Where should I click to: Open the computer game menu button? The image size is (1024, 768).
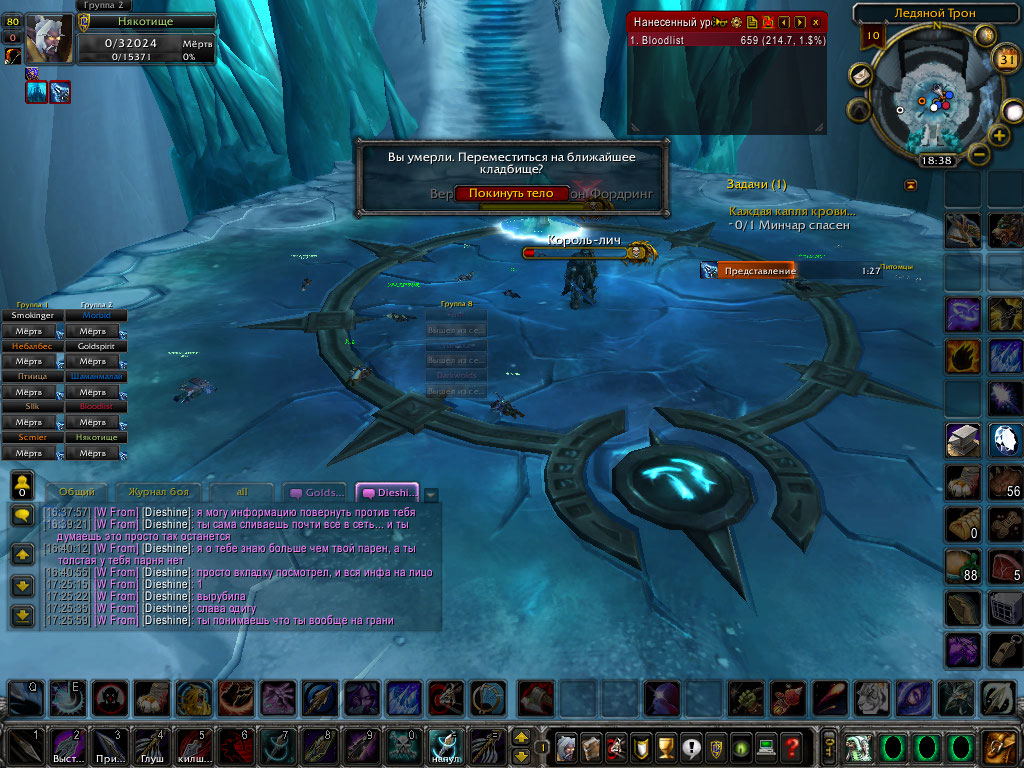pos(766,746)
